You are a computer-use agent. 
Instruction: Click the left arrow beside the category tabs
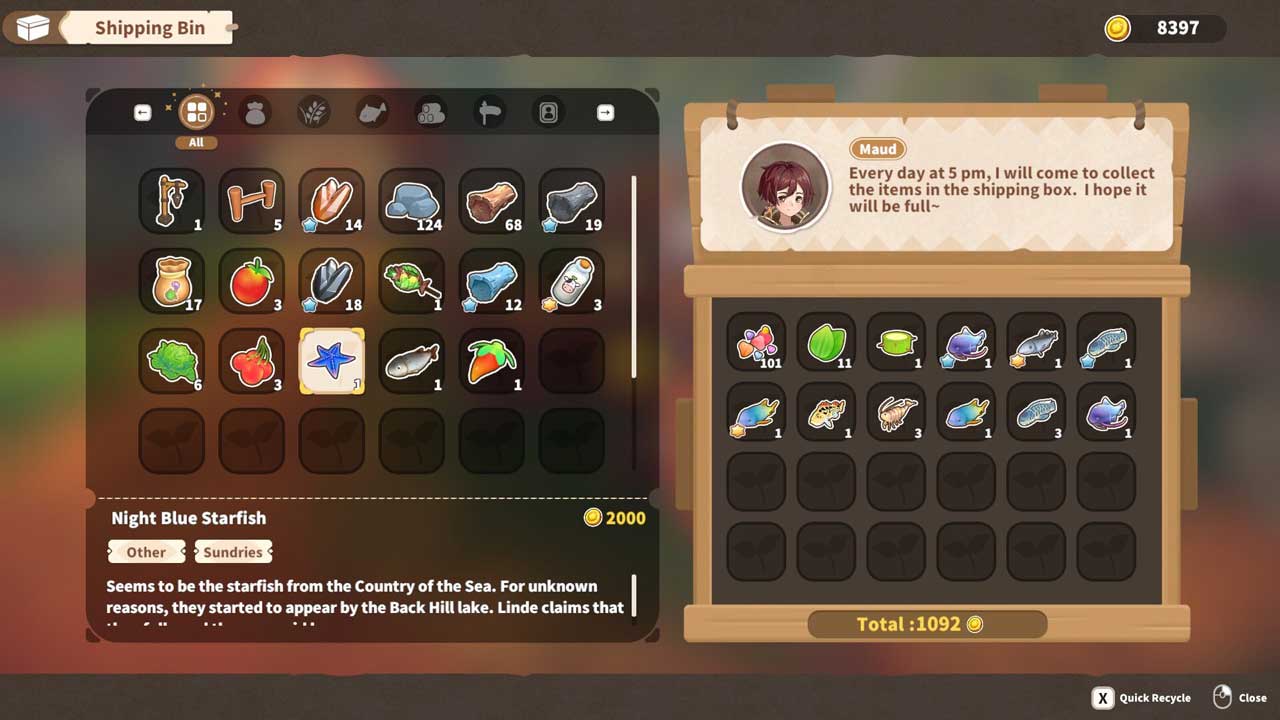142,113
